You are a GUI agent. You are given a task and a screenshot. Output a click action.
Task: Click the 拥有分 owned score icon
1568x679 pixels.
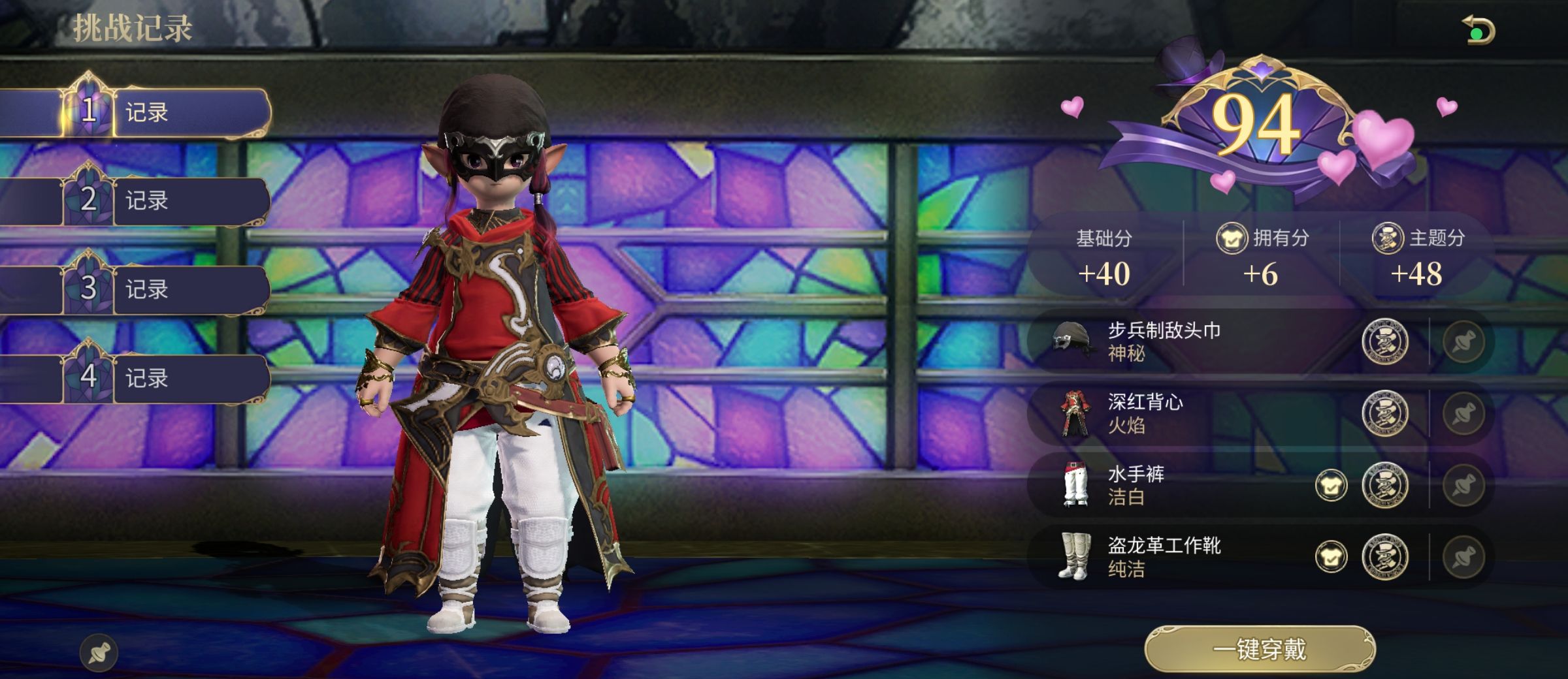(x=1232, y=238)
